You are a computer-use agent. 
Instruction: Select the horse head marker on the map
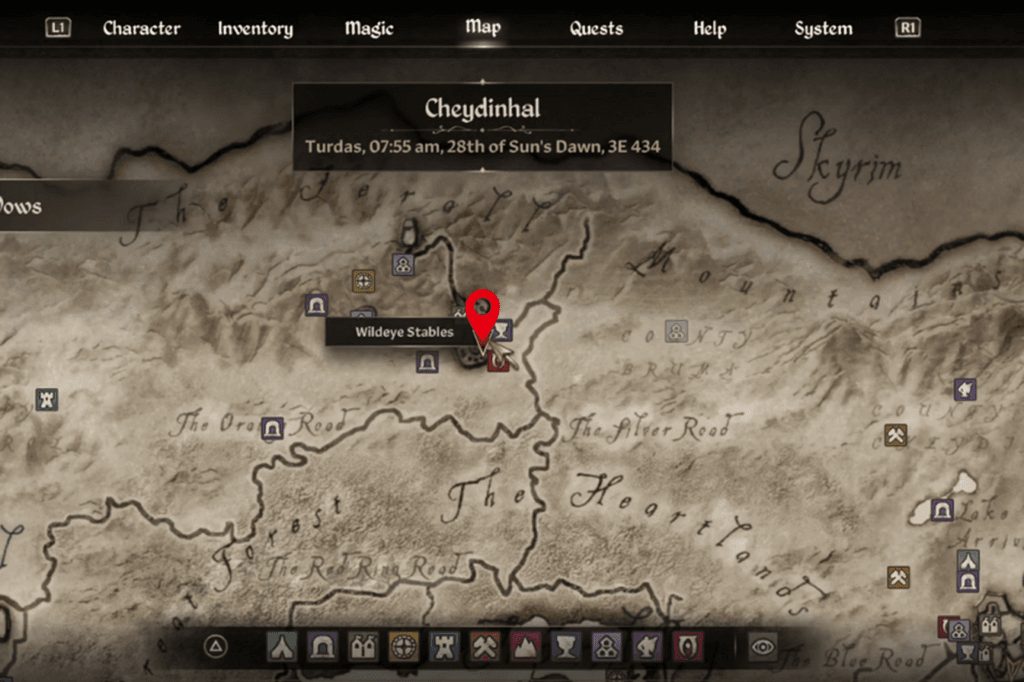point(965,388)
